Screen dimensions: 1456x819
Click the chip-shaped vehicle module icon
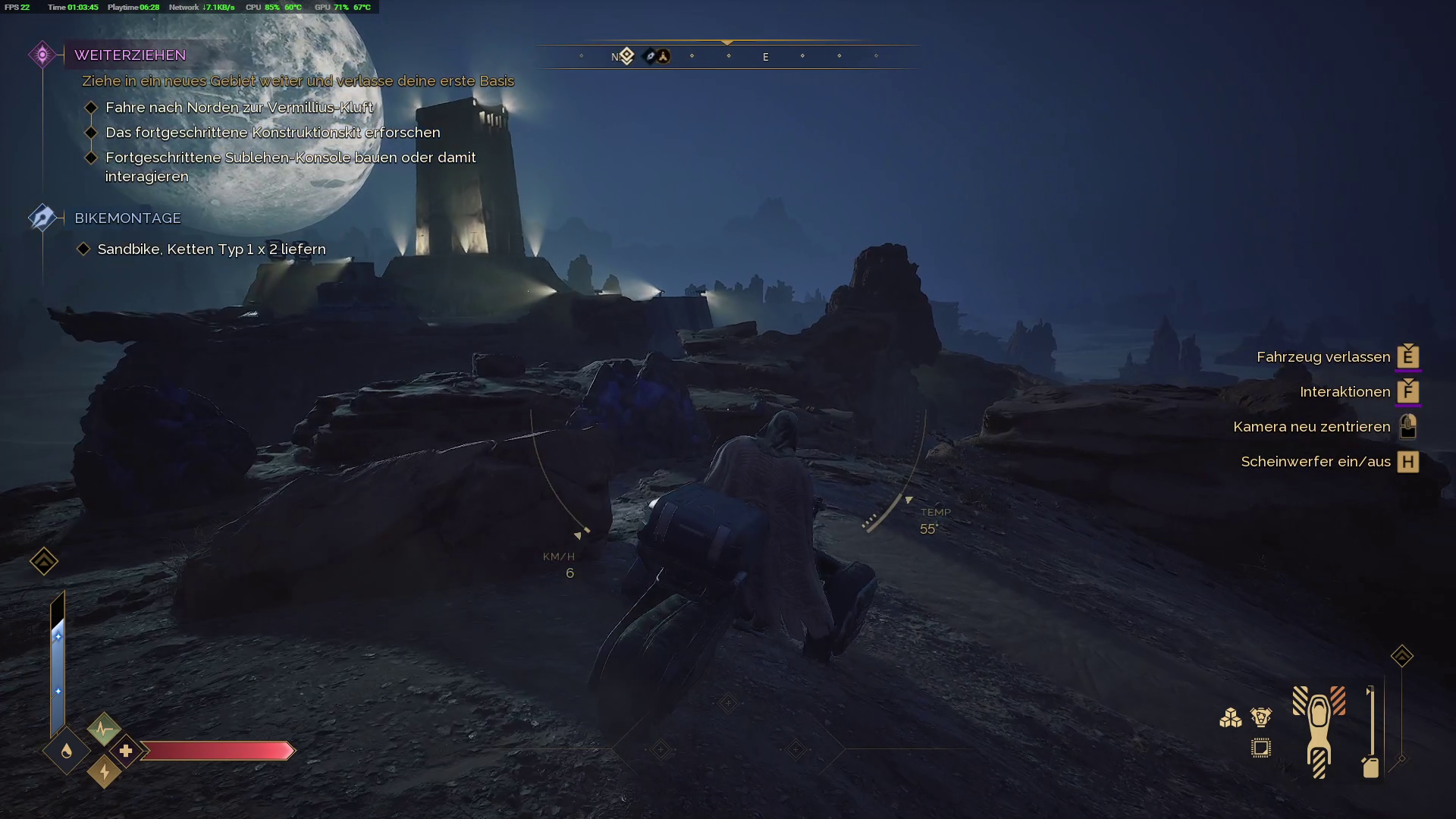pos(1261,748)
